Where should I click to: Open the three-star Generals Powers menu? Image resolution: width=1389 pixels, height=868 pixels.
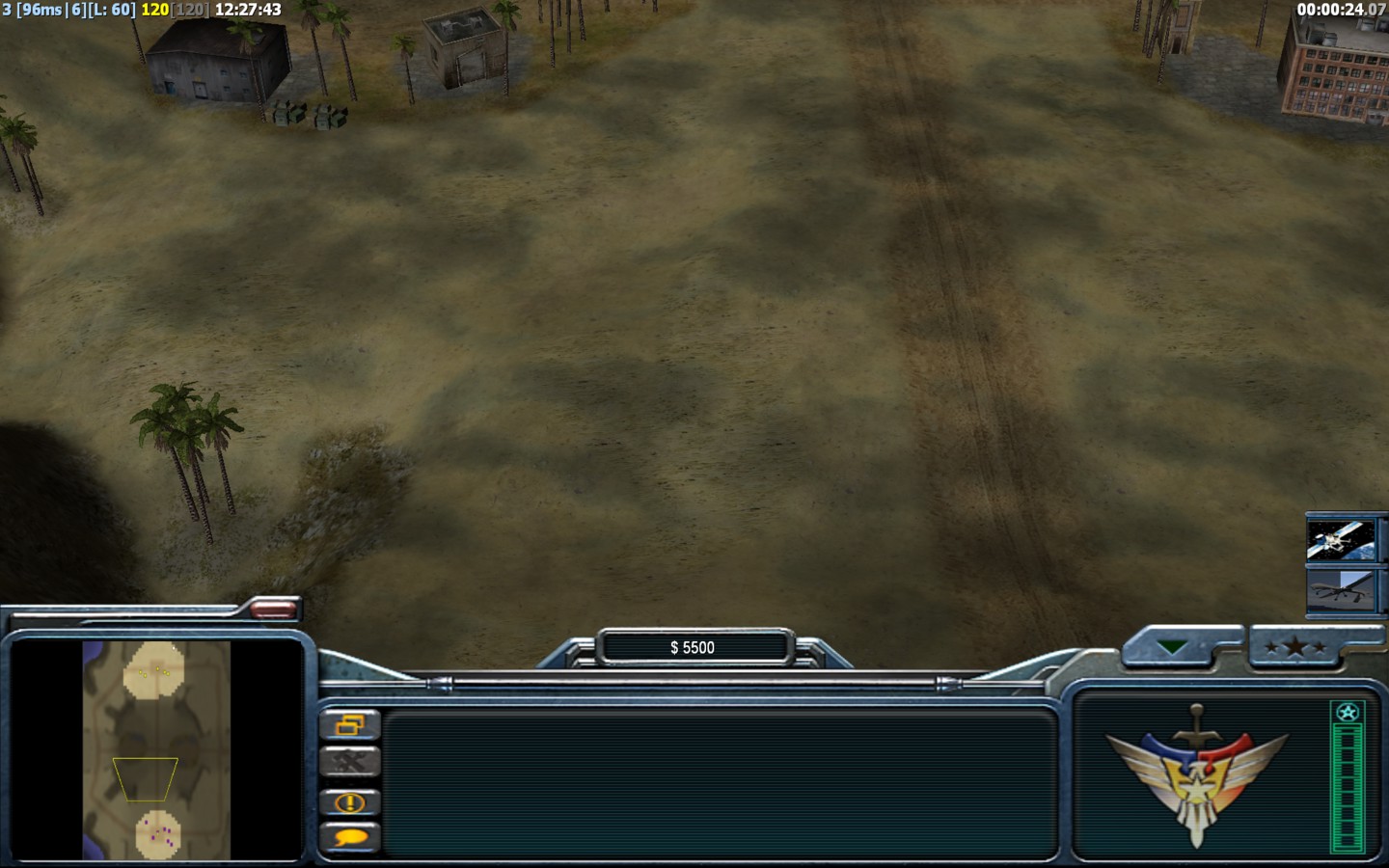[x=1294, y=648]
